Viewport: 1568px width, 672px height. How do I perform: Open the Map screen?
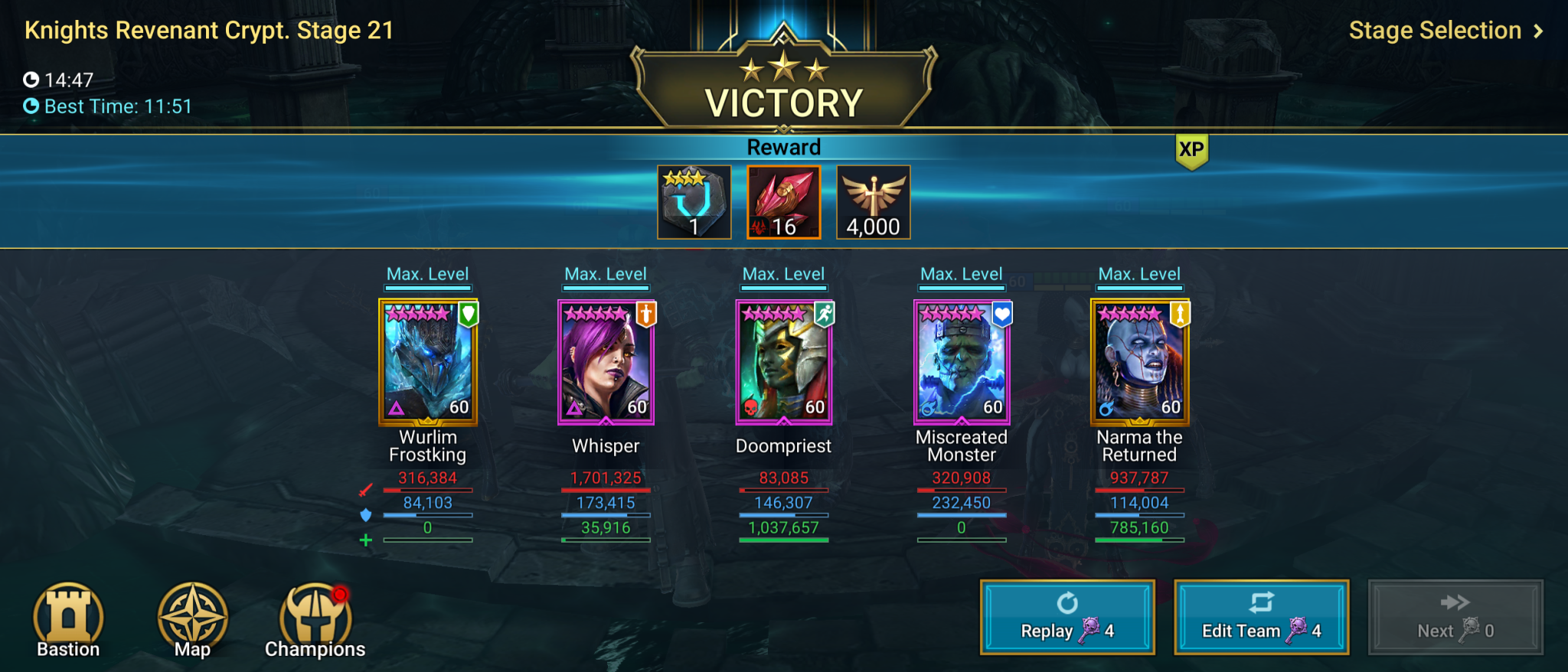click(193, 618)
